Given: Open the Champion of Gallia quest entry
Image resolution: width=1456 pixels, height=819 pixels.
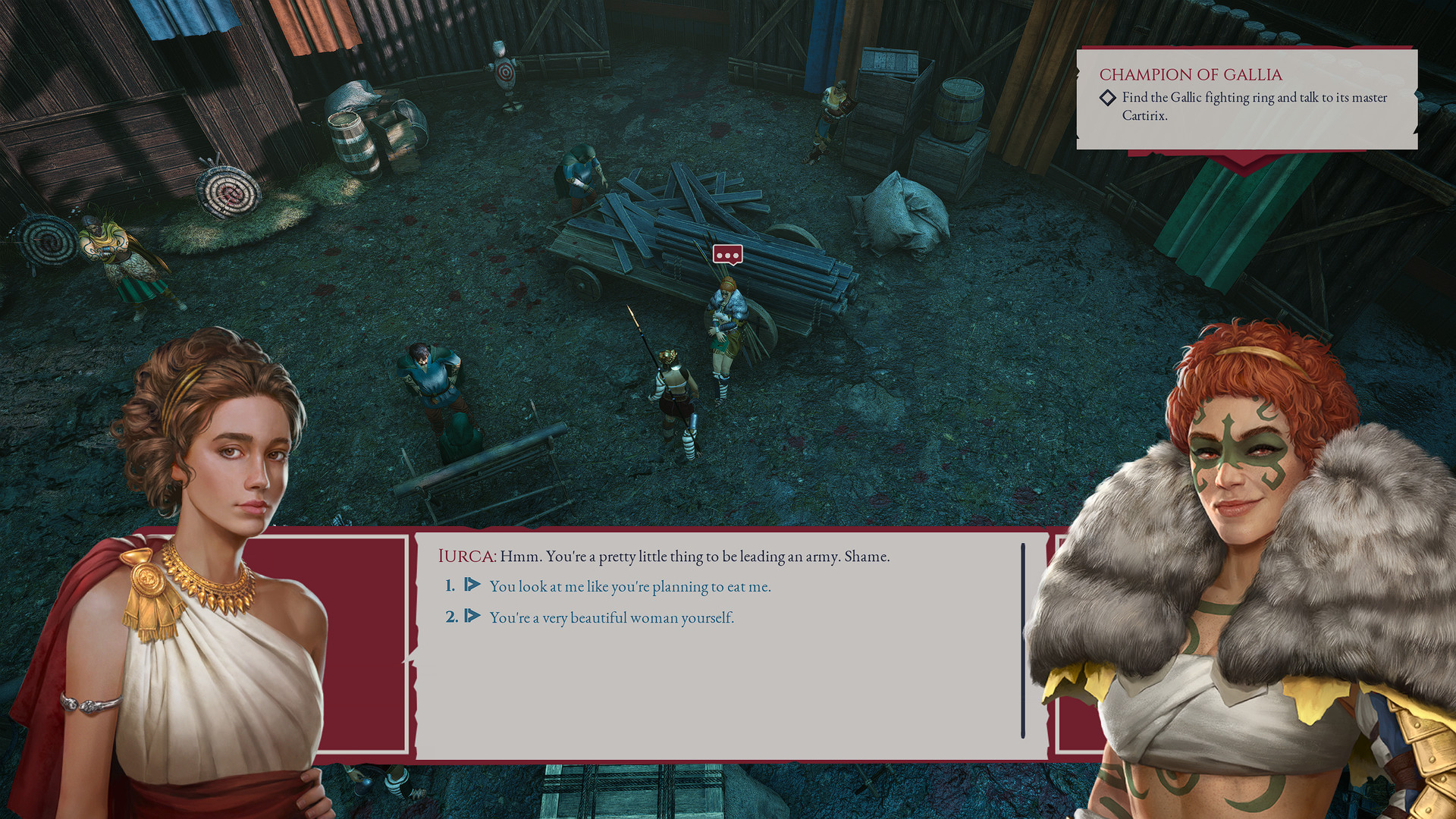Looking at the screenshot, I should pyautogui.click(x=1191, y=74).
